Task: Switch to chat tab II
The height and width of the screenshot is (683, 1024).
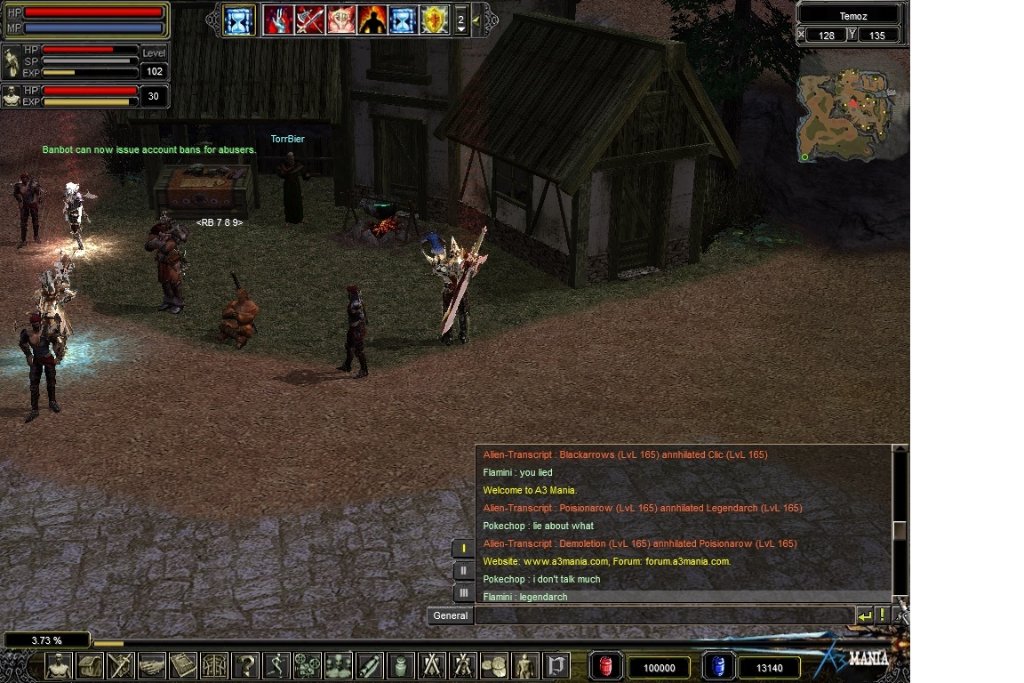Action: click(463, 570)
